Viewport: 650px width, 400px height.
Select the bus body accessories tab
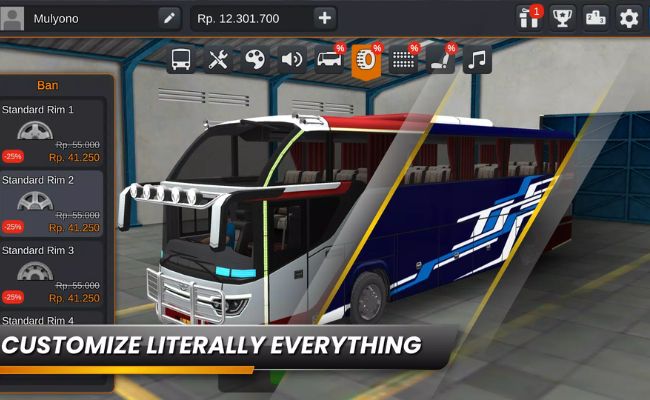click(x=329, y=60)
